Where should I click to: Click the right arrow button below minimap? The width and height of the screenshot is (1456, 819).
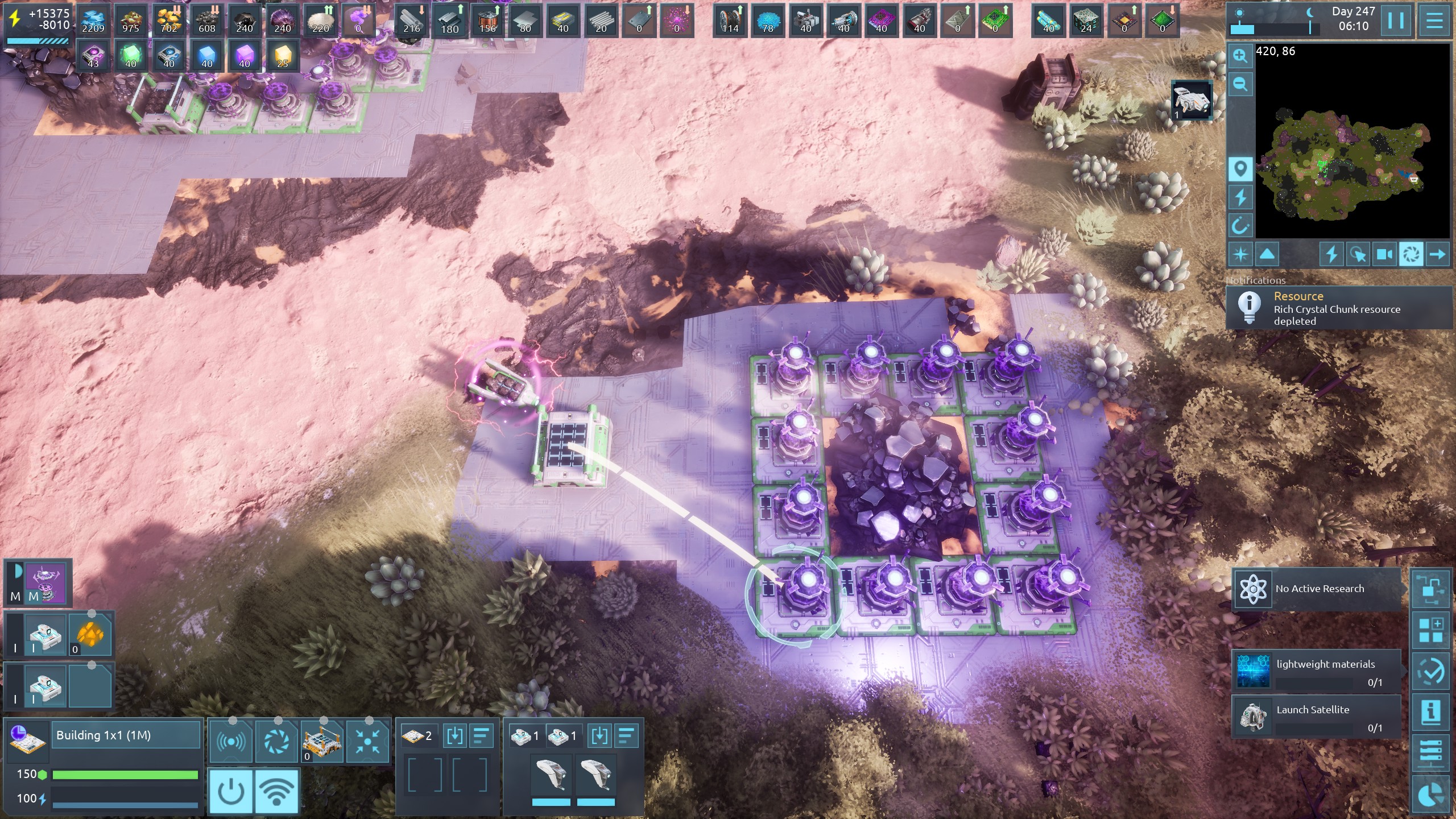[x=1437, y=254]
